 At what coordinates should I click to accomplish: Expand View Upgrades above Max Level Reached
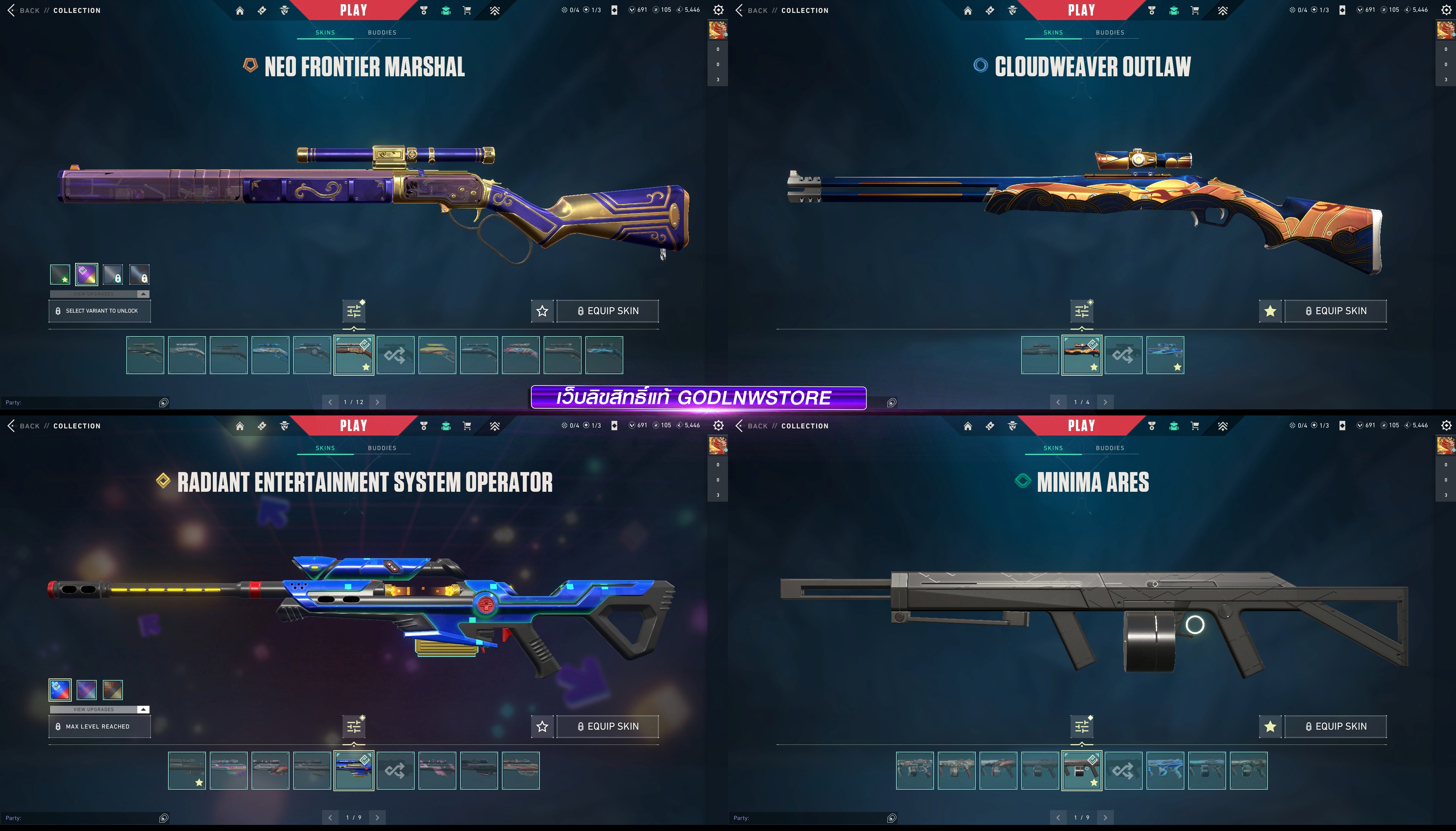[x=100, y=710]
